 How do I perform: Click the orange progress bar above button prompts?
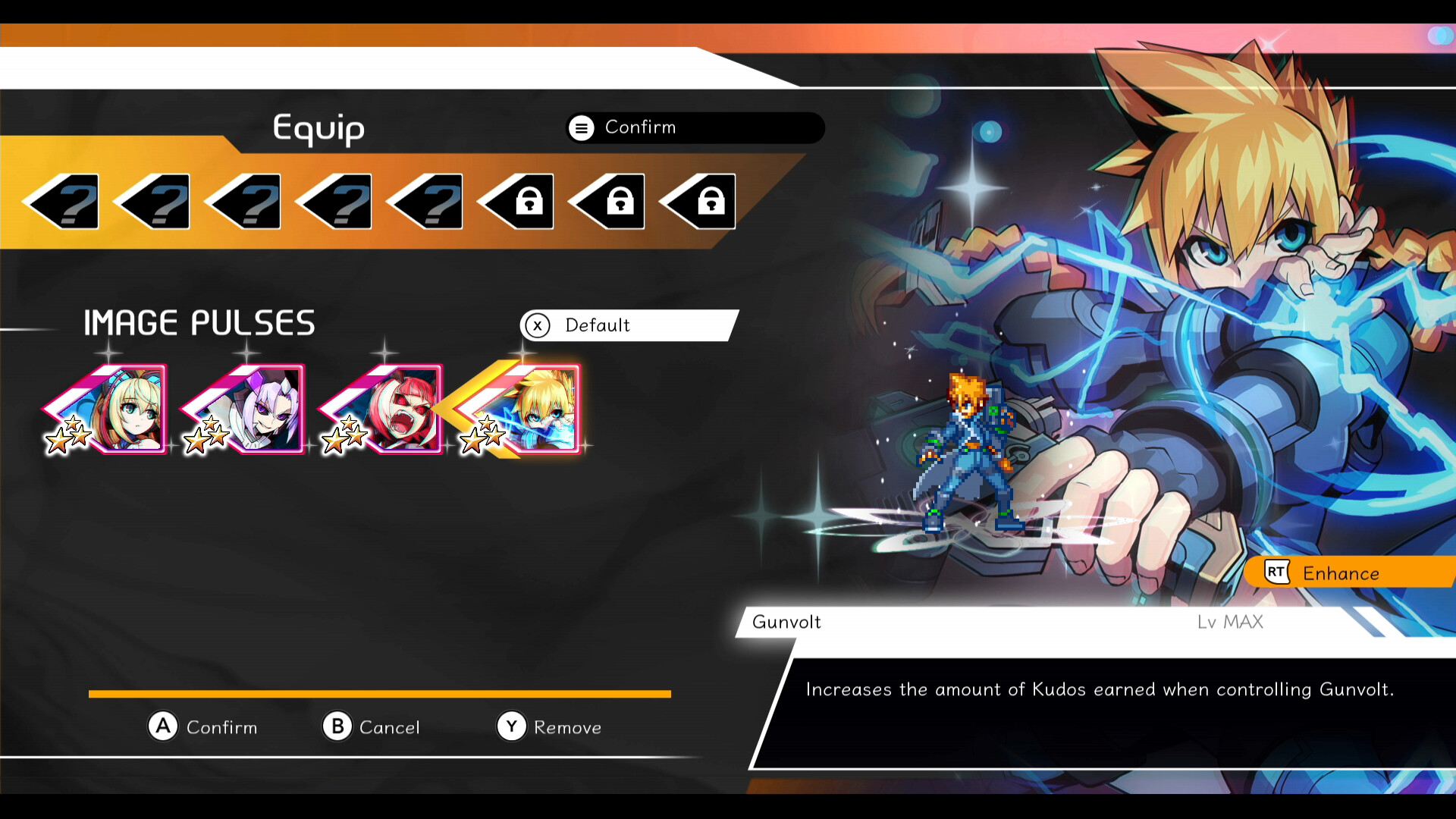379,692
